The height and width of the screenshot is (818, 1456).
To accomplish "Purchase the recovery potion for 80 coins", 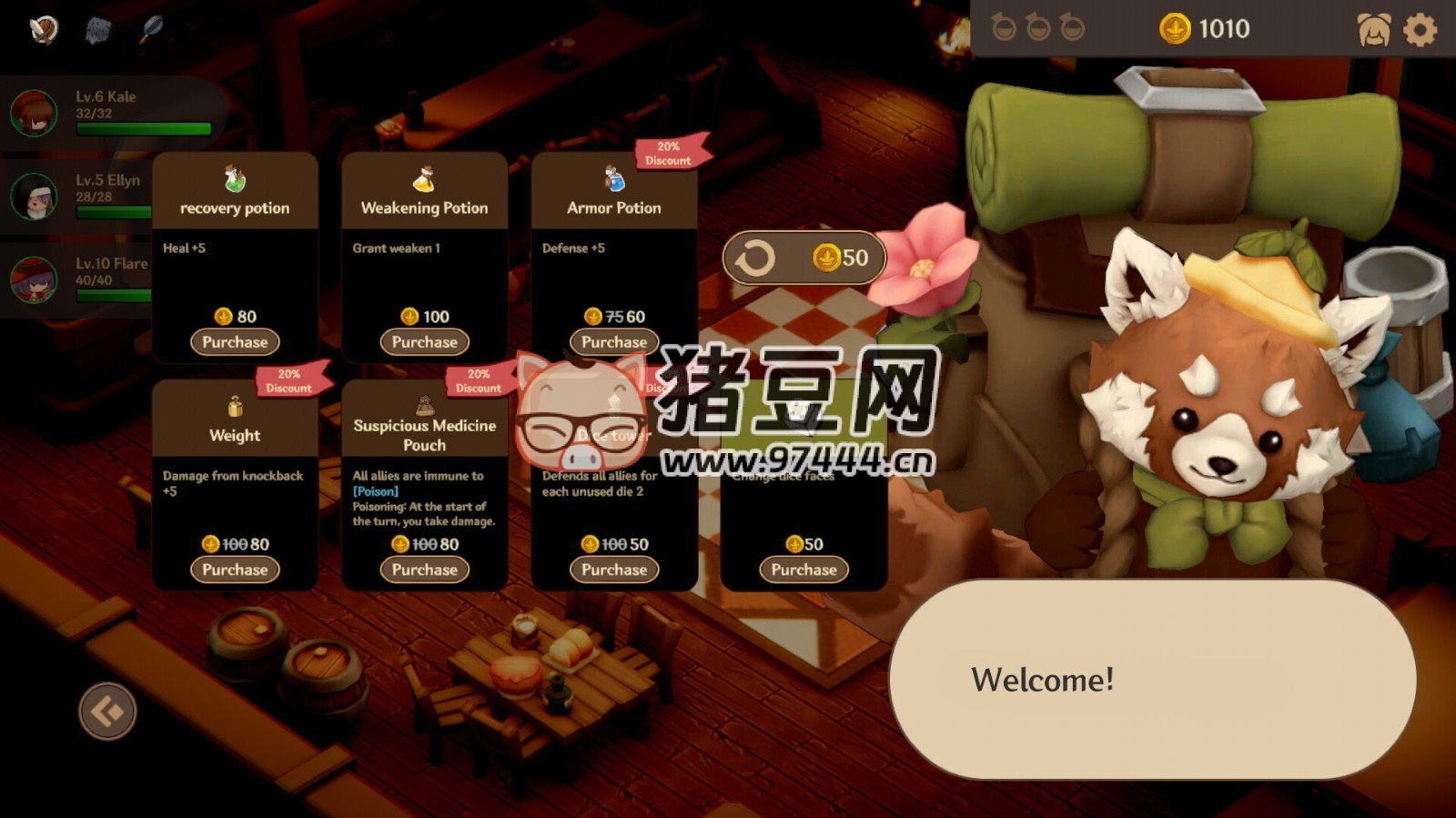I will coord(235,342).
